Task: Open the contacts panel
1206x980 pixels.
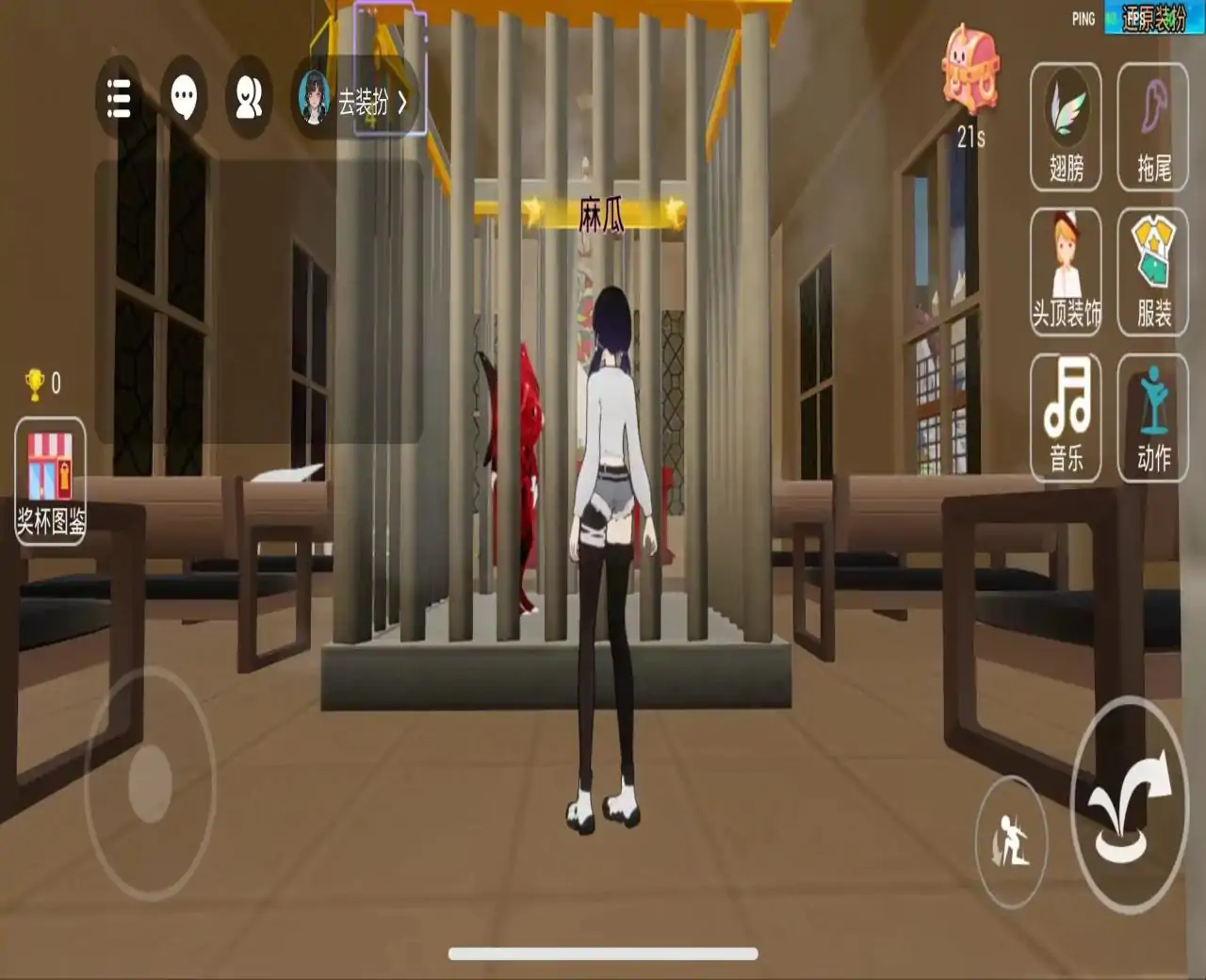Action: tap(247, 96)
